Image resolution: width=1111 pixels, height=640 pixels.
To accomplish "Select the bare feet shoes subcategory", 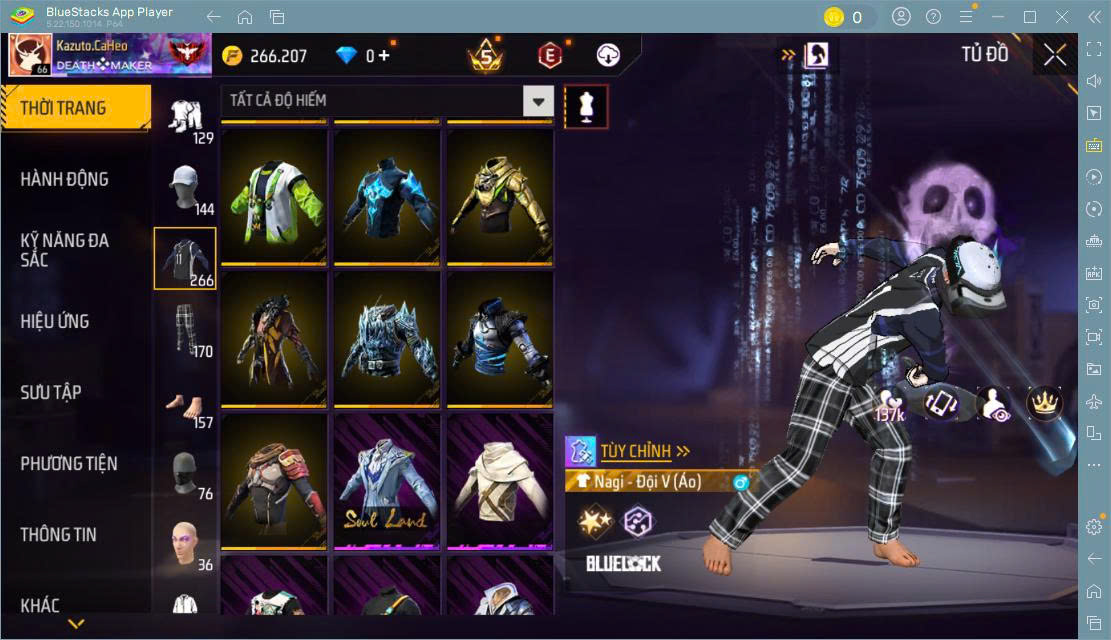I will point(185,402).
